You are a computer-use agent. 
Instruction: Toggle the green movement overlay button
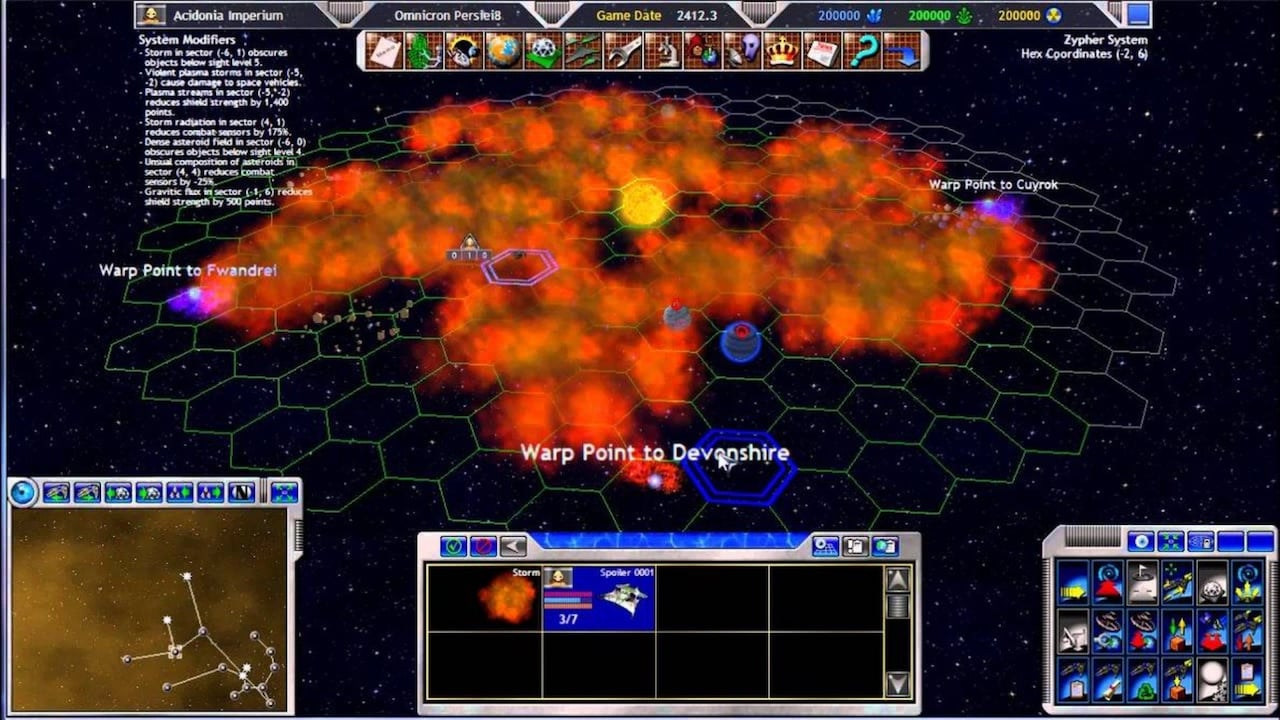coord(1171,541)
